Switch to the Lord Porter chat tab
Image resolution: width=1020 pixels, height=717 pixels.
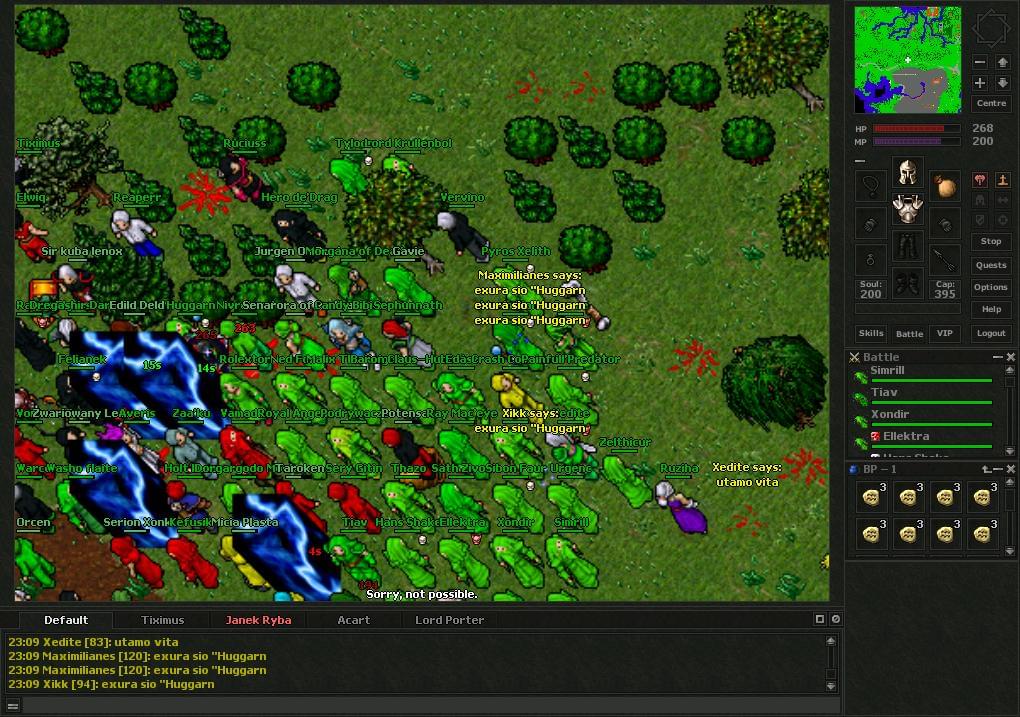(449, 620)
